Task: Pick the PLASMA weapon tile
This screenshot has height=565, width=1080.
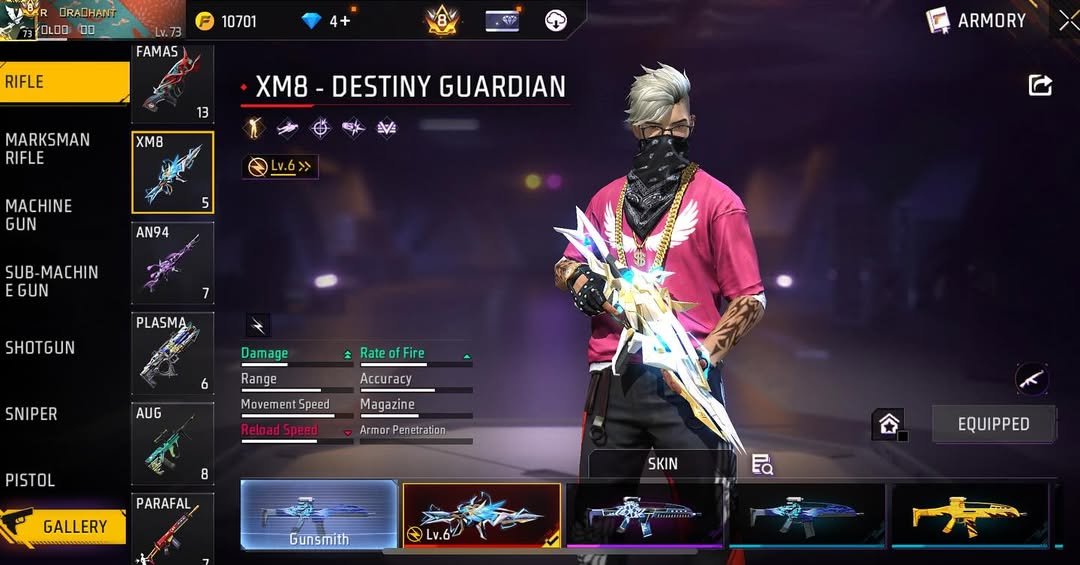Action: 172,353
